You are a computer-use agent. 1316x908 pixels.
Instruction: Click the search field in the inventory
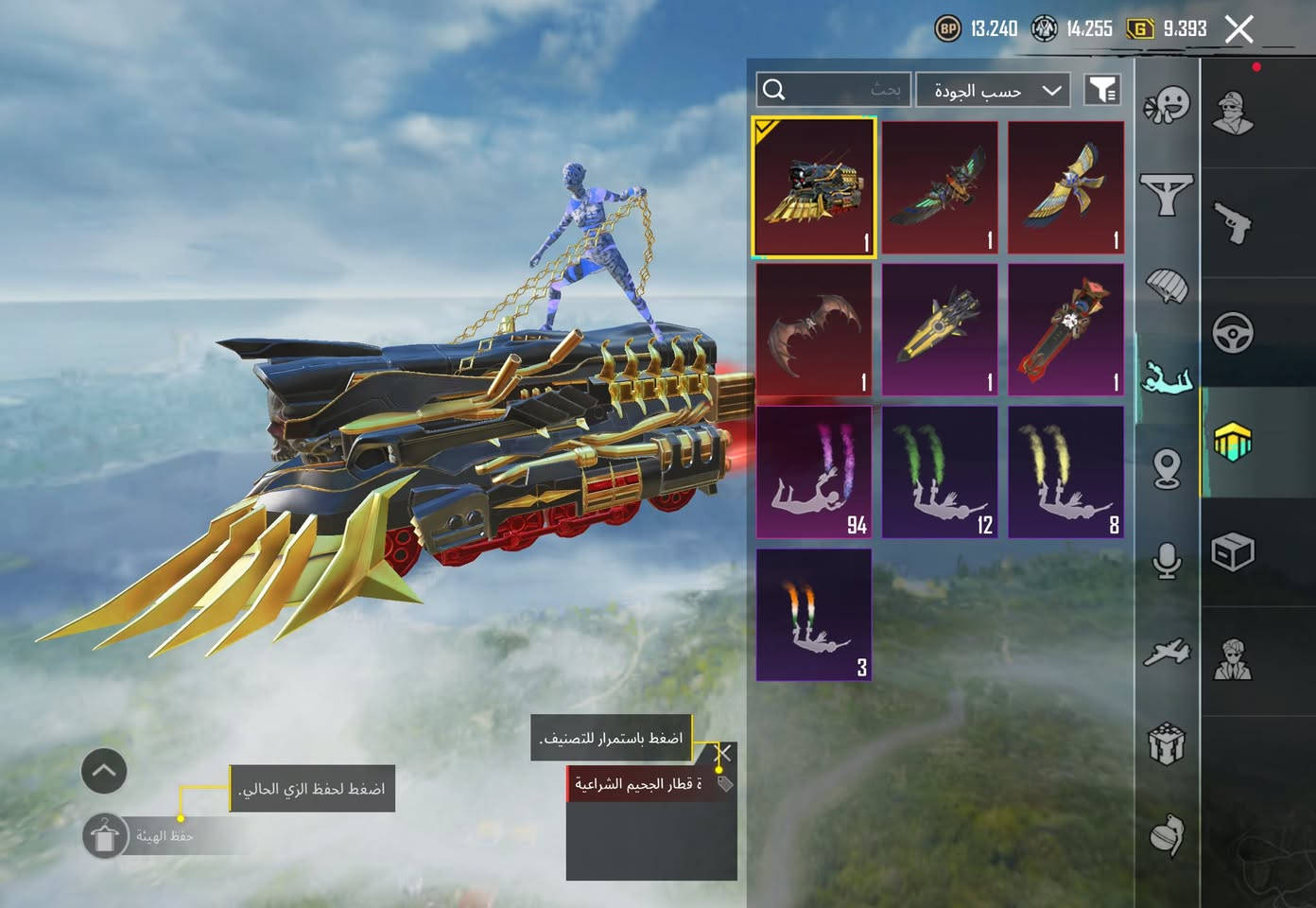coord(834,90)
